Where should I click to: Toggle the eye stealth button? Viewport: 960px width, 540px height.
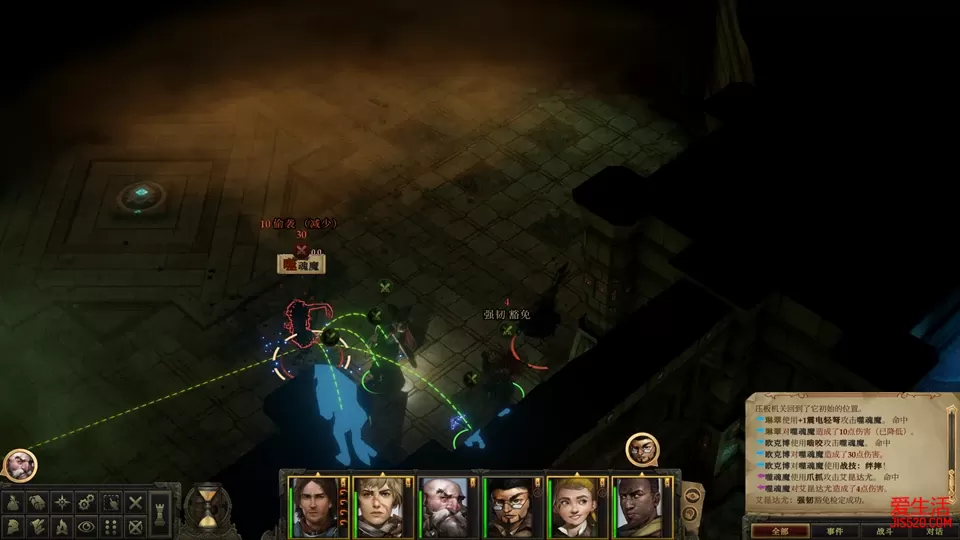click(87, 526)
